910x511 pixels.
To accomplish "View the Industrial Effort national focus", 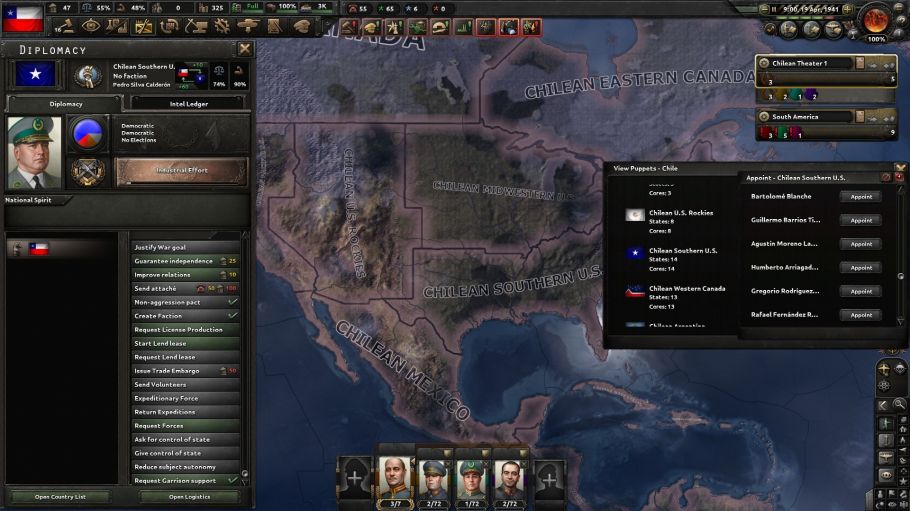I will (x=182, y=170).
